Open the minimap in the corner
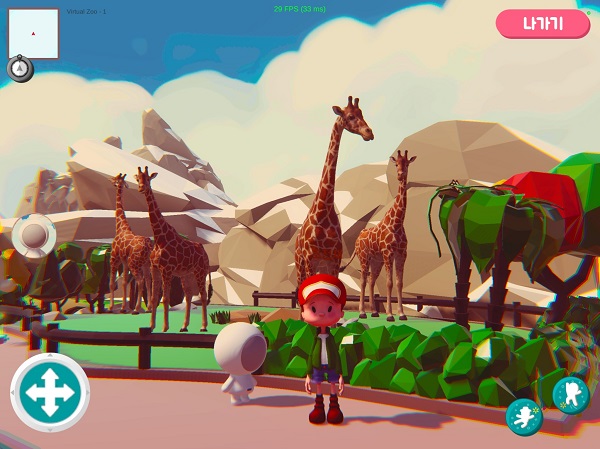600x449 pixels. tap(34, 34)
